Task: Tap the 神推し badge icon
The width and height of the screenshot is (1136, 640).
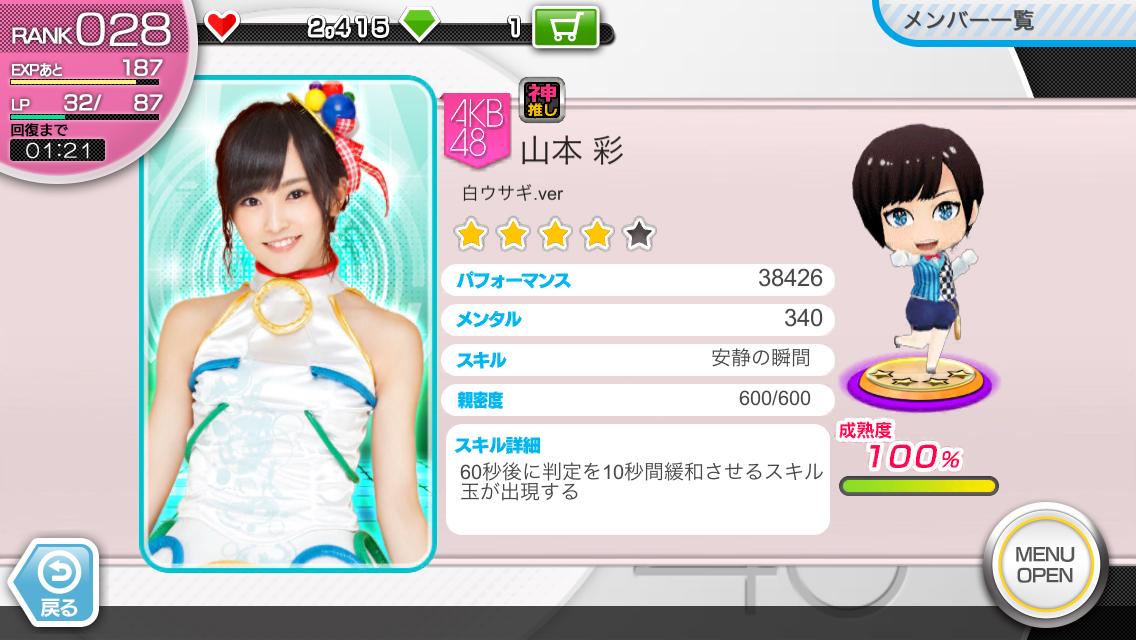Action: [542, 100]
